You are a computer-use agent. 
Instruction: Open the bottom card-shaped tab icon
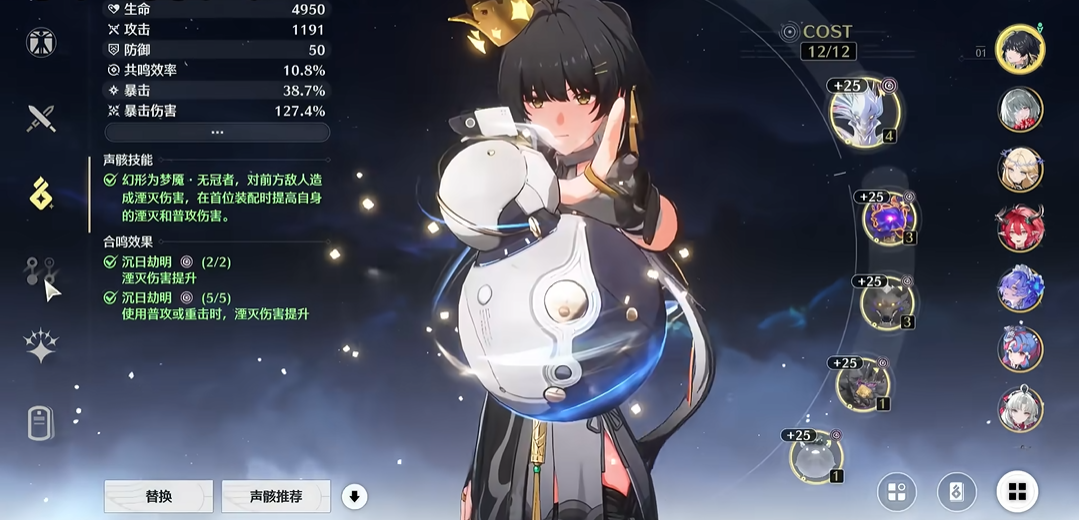pyautogui.click(x=41, y=423)
